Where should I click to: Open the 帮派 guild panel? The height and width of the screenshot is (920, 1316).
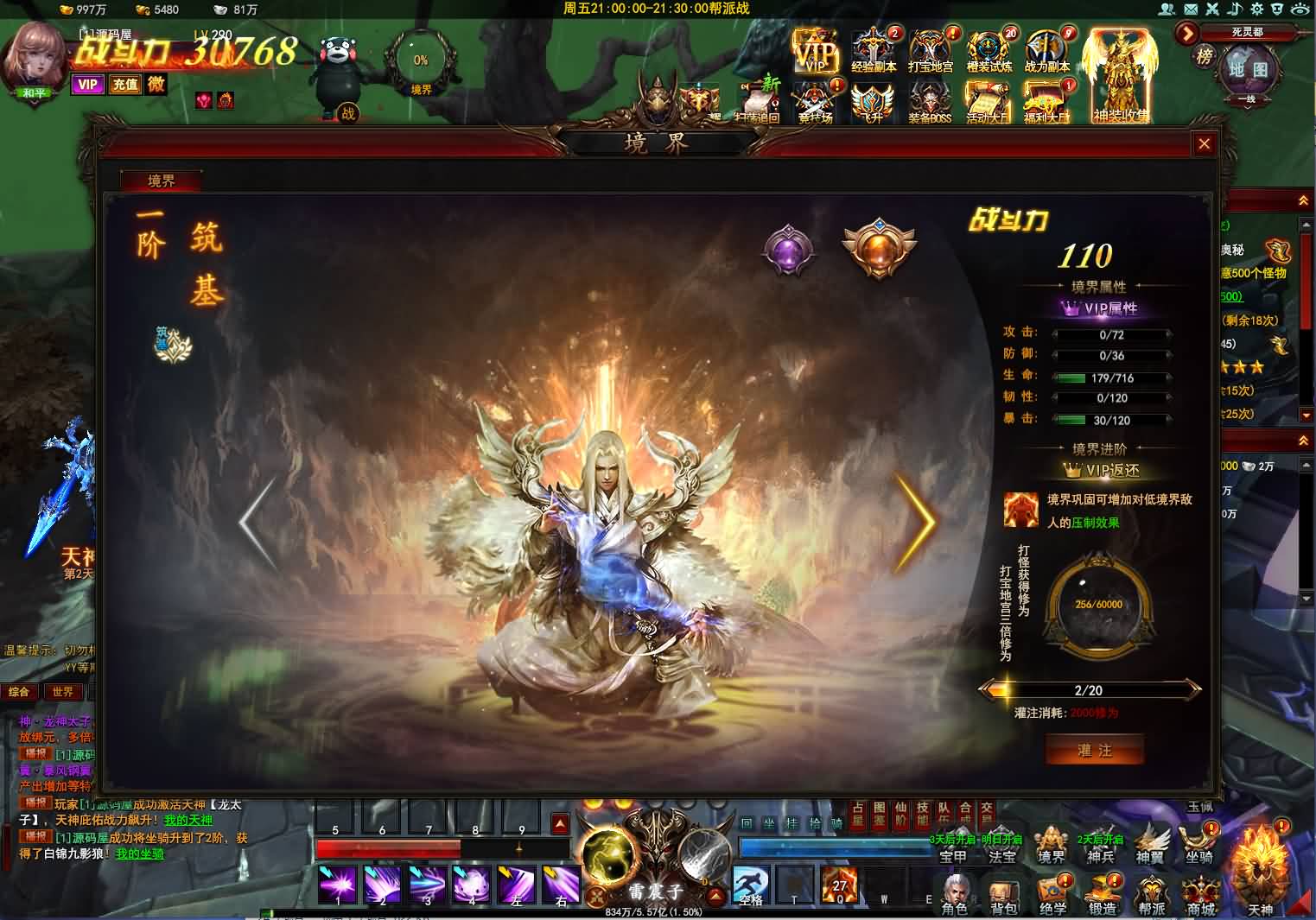point(1153,894)
